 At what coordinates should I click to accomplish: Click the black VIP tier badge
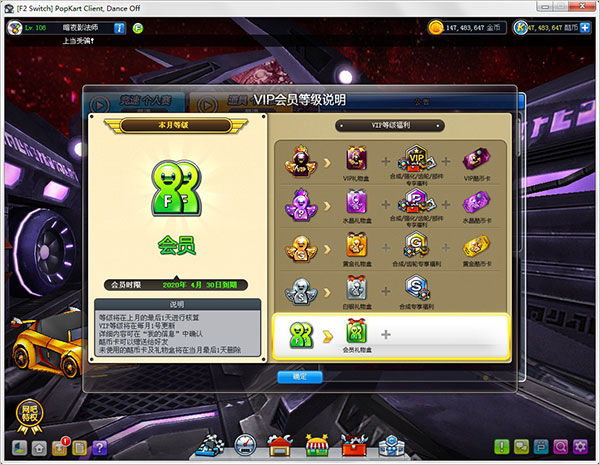(x=298, y=158)
